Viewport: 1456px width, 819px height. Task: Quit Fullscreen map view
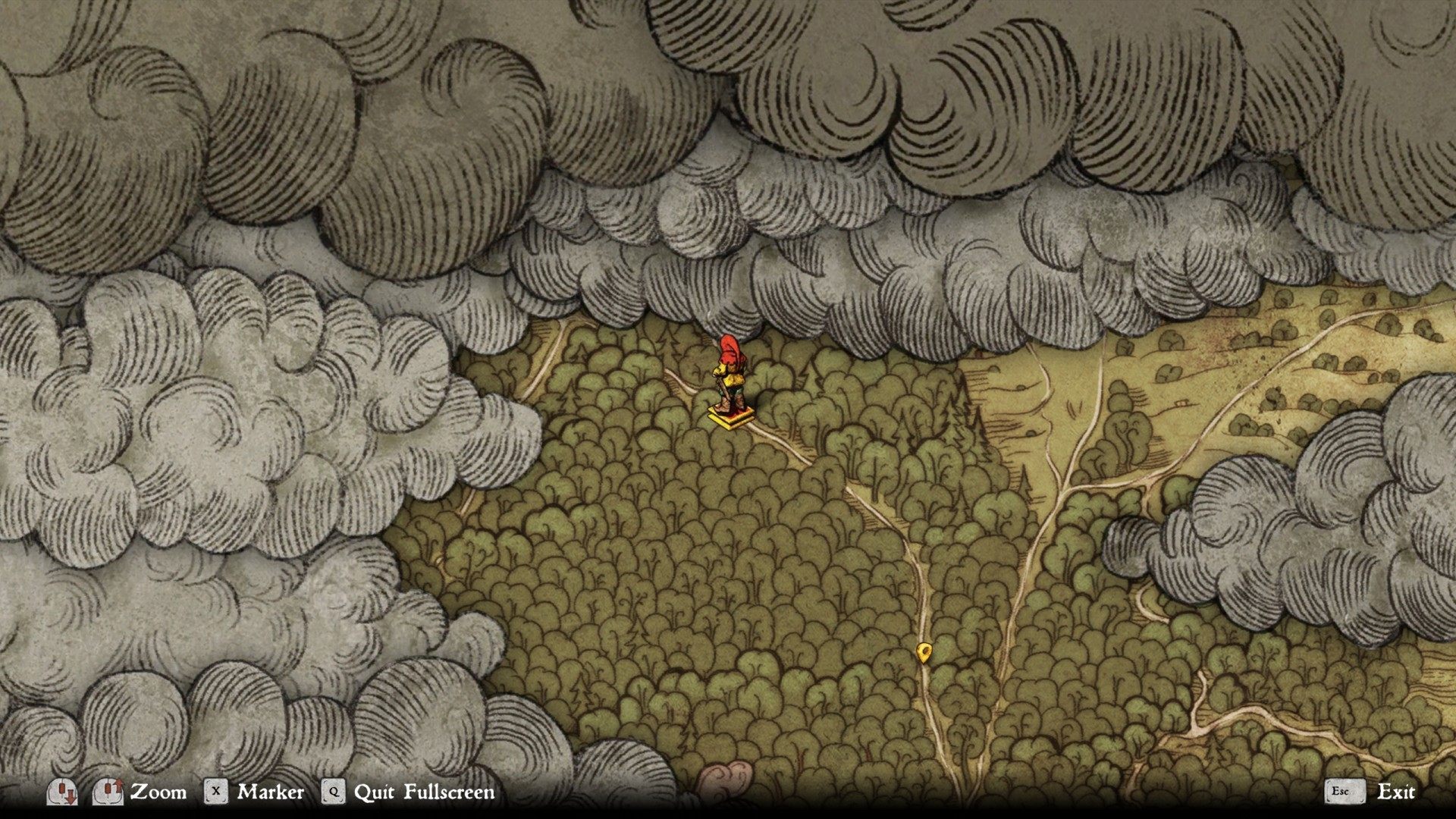pos(423,792)
